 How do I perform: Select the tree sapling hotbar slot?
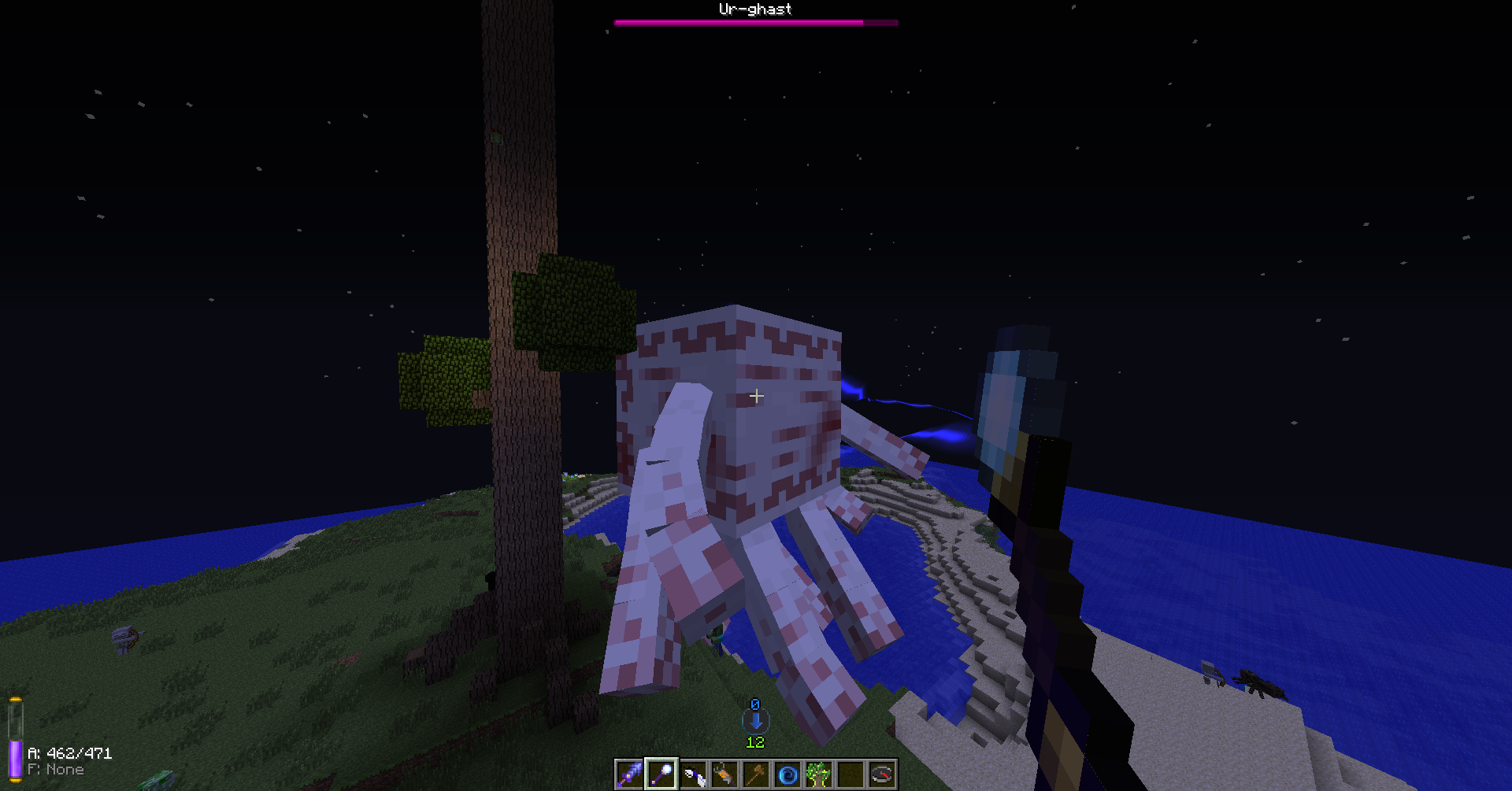point(819,774)
